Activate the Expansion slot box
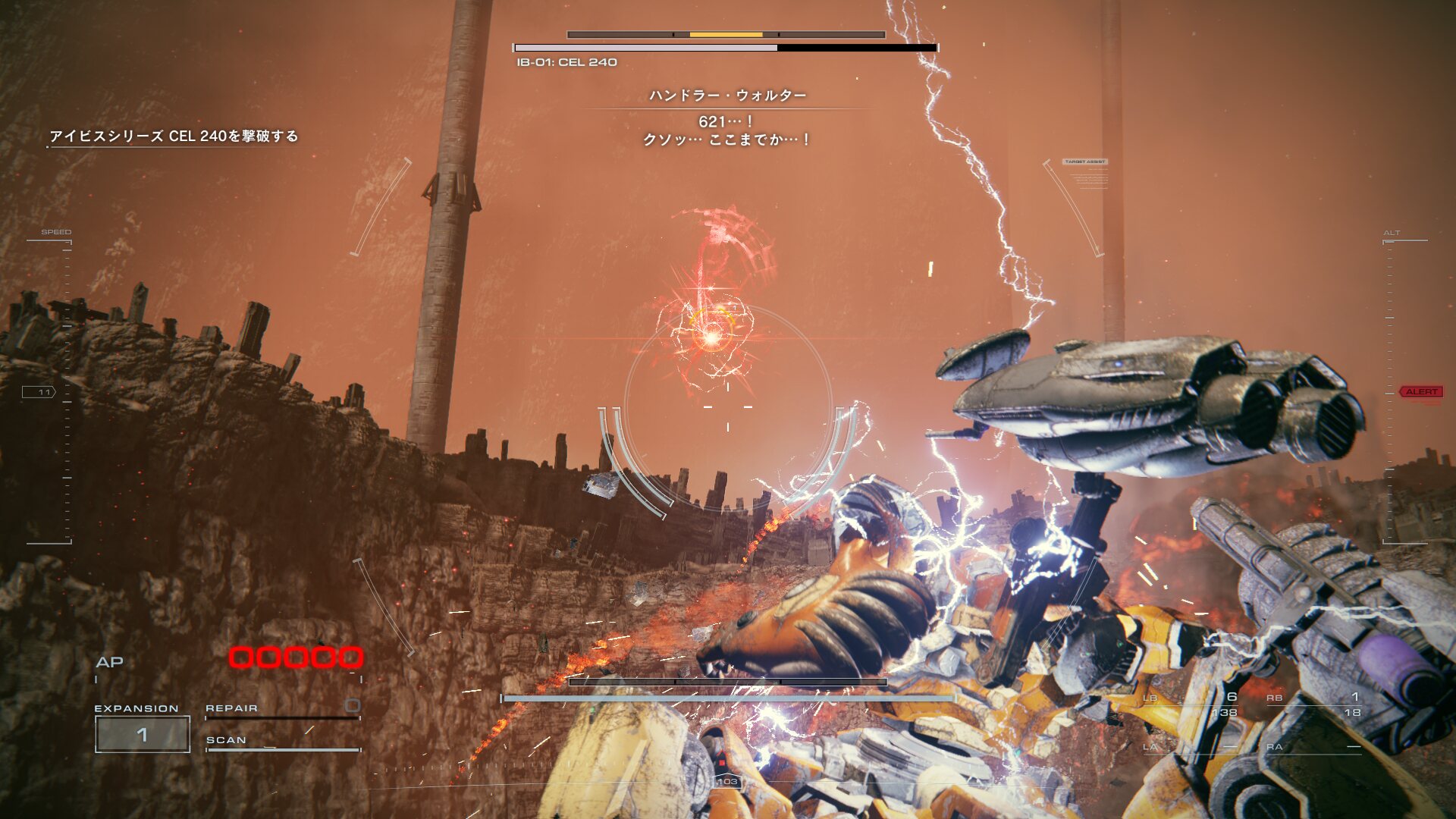This screenshot has height=819, width=1456. tap(142, 734)
